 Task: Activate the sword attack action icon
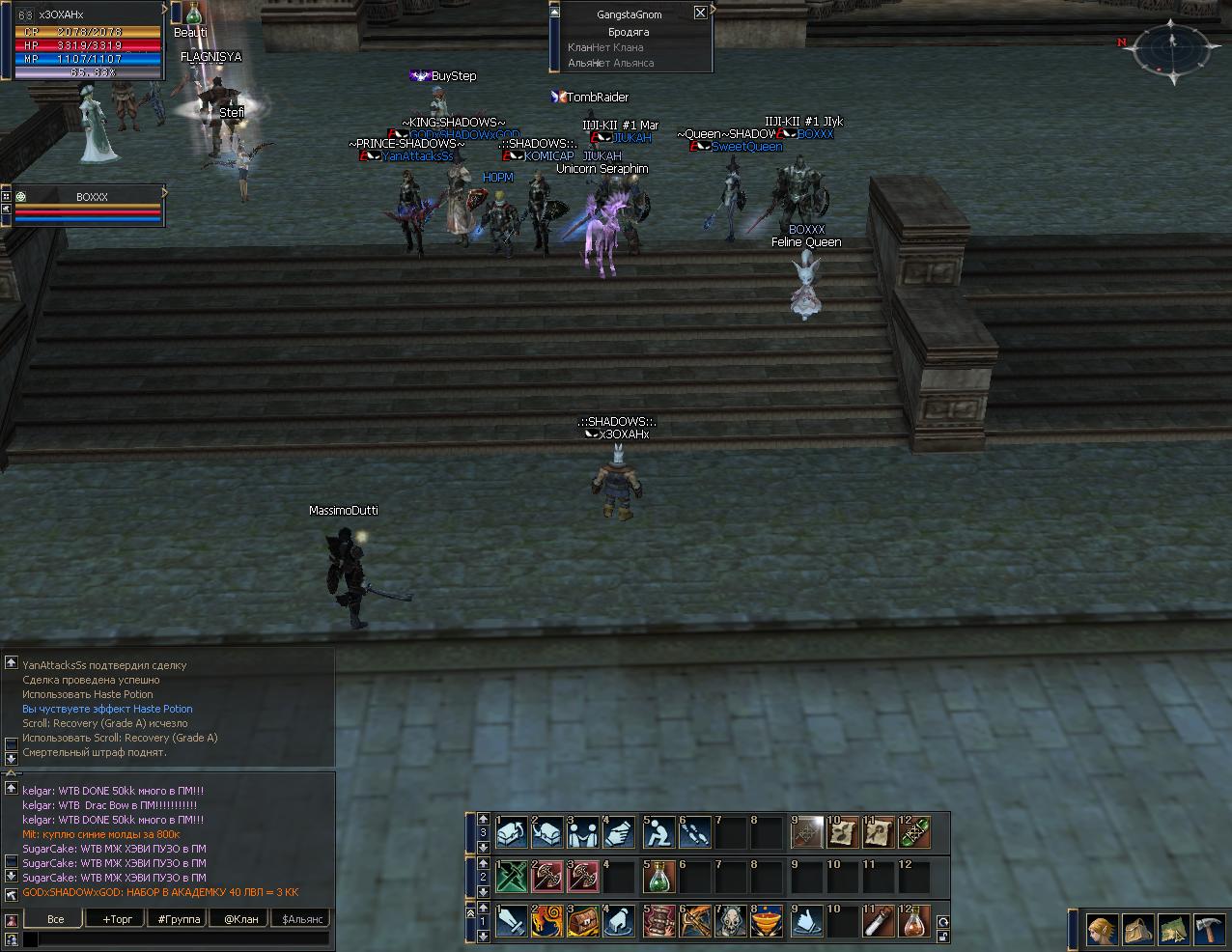click(511, 923)
